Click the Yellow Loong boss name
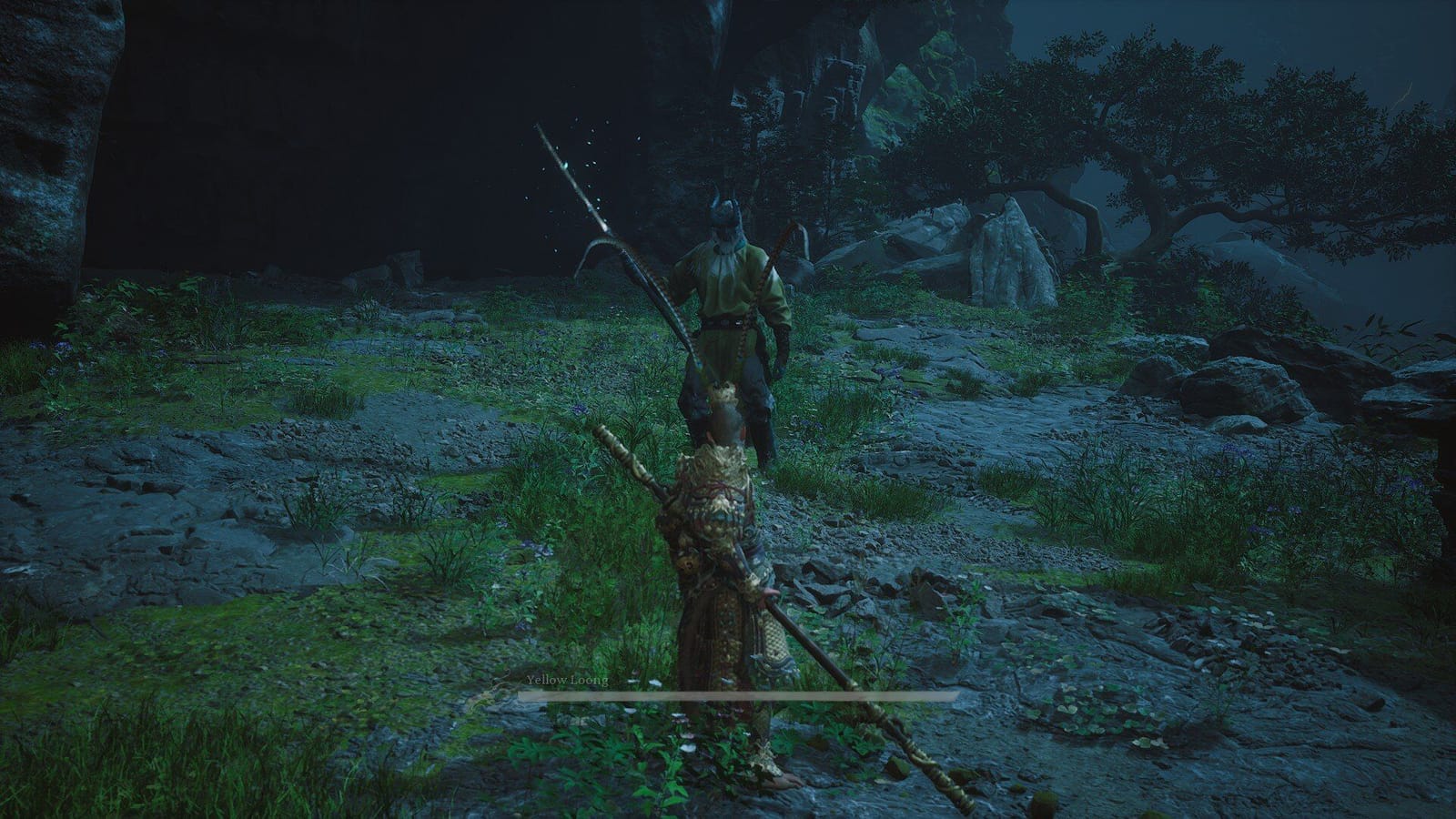1456x819 pixels. click(x=566, y=680)
